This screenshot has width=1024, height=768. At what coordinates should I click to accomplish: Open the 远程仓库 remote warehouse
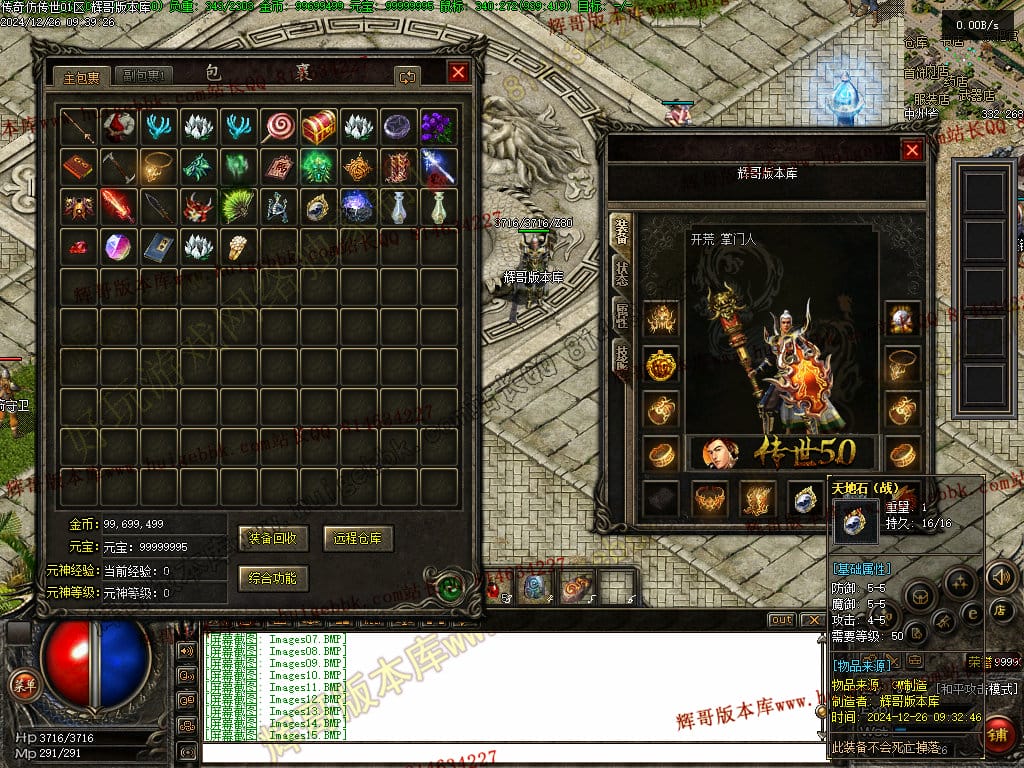358,538
